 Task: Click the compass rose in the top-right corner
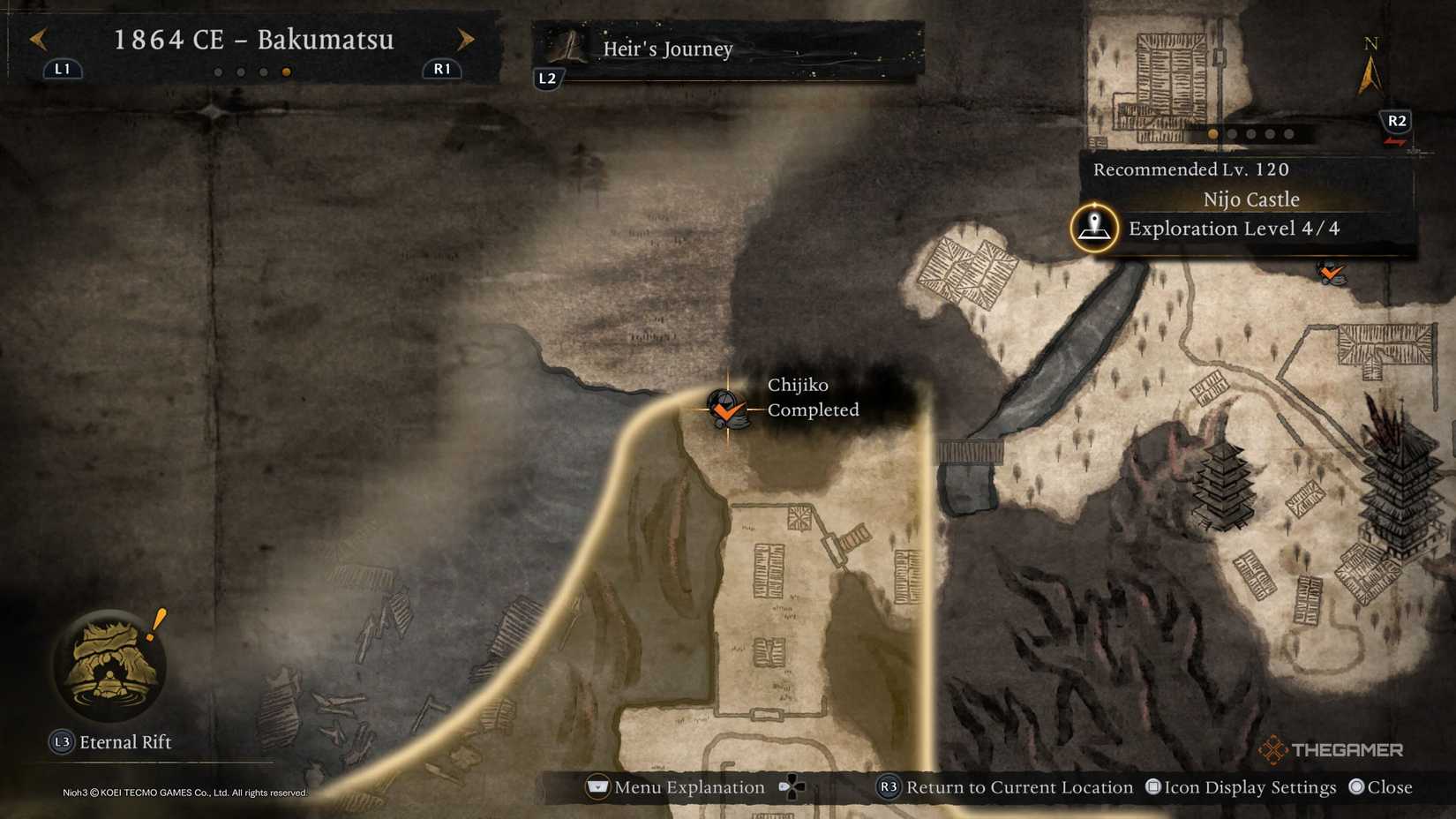click(x=1370, y=64)
